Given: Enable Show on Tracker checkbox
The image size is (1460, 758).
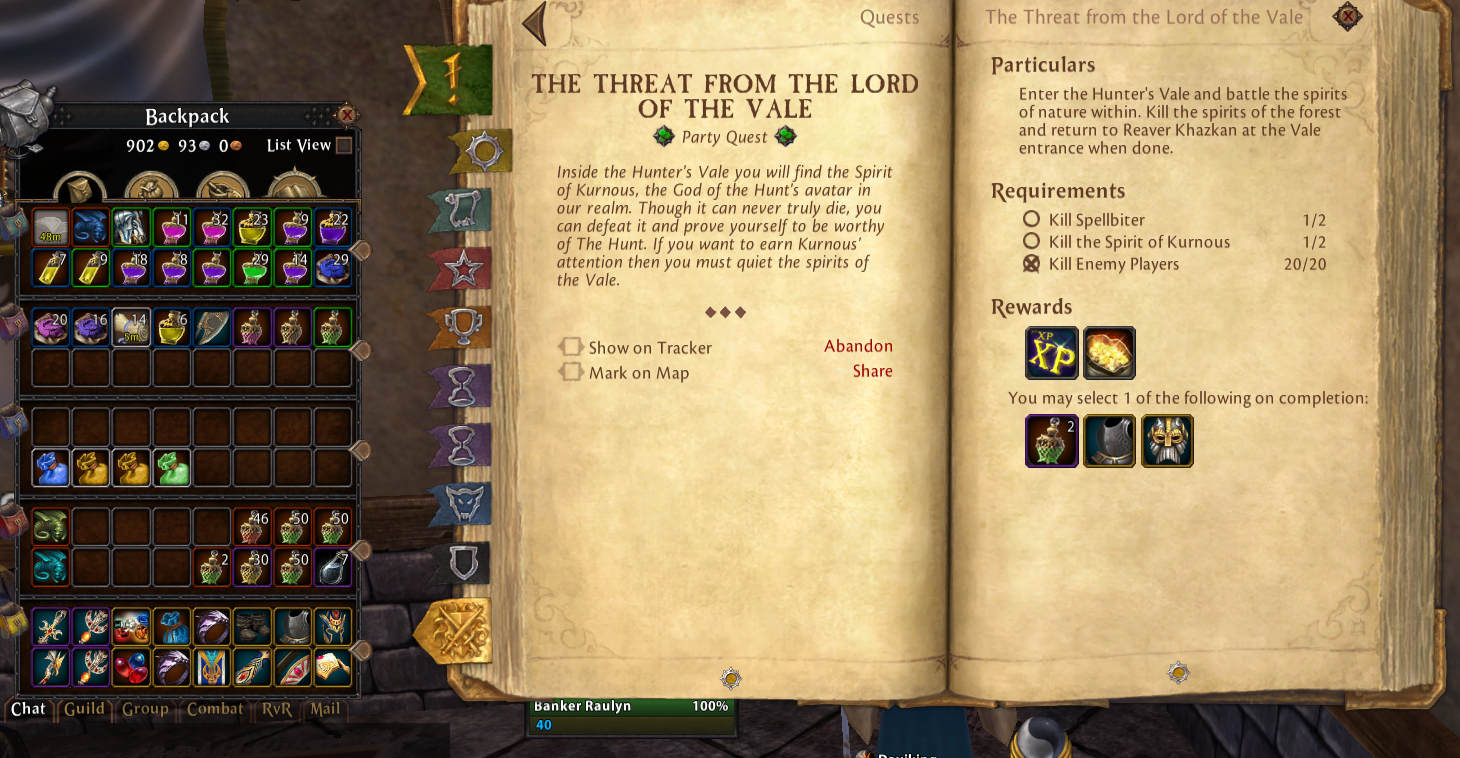Looking at the screenshot, I should click(x=571, y=347).
